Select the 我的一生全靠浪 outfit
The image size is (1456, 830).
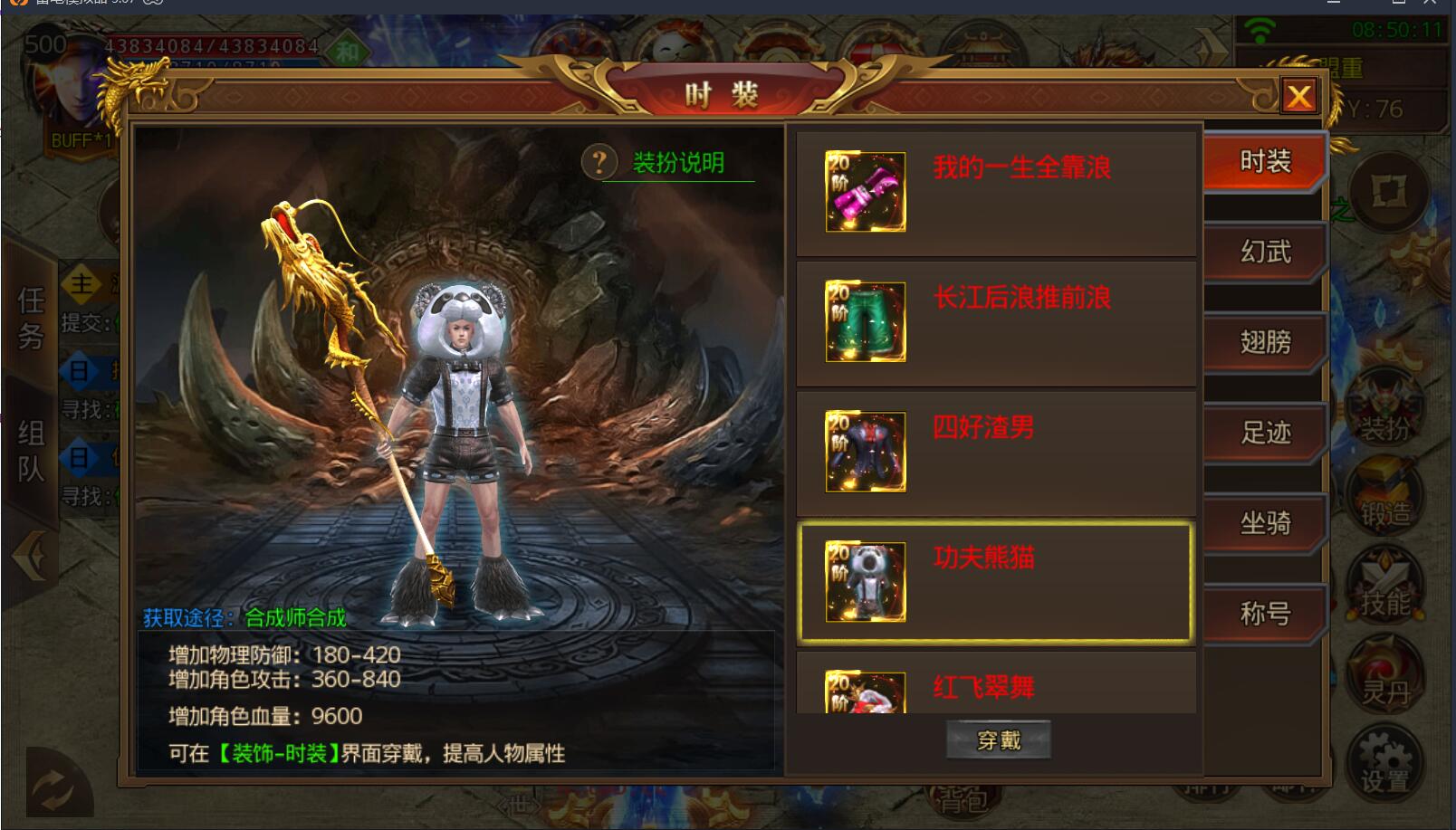point(996,193)
